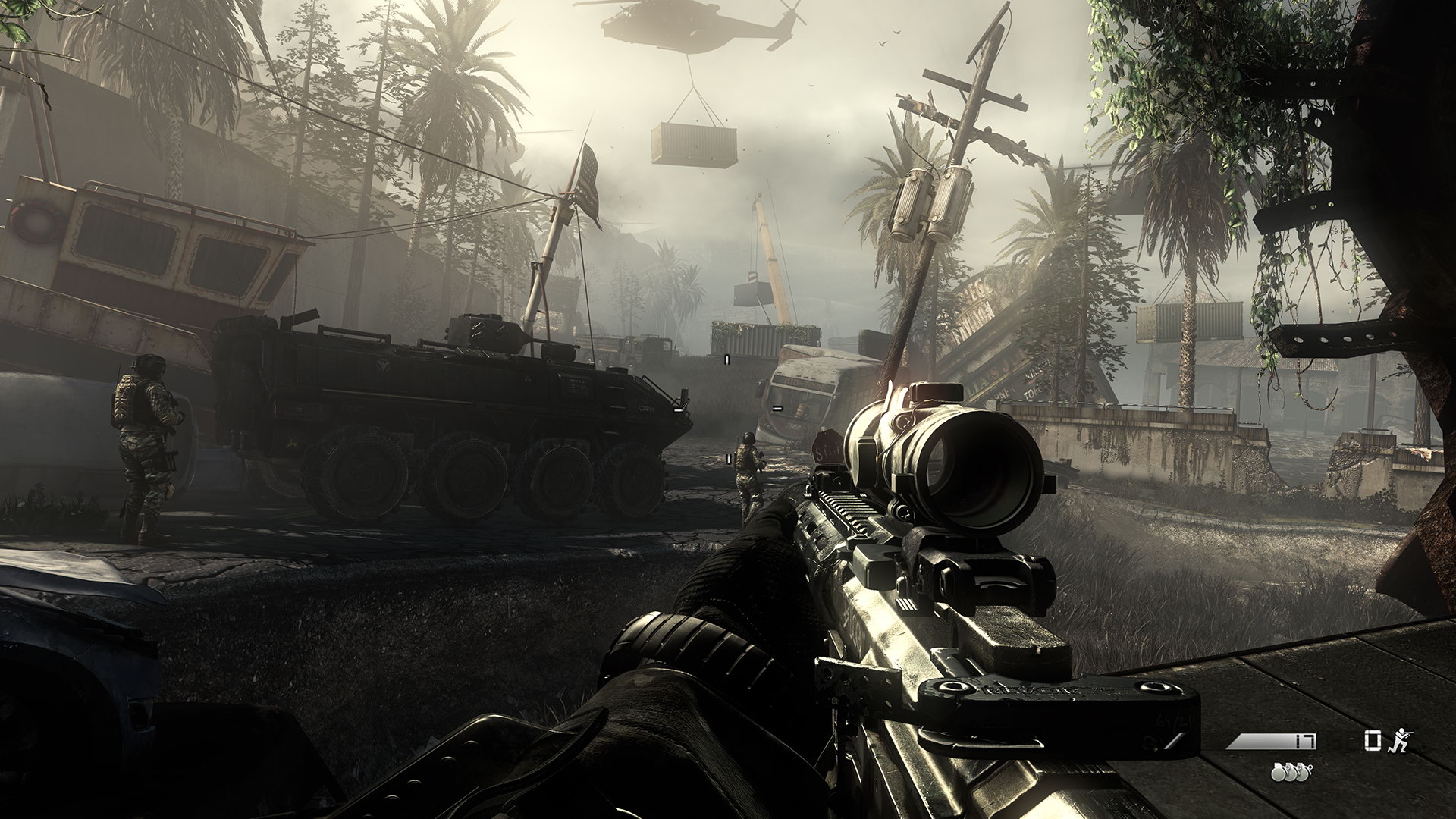Screen dimensions: 1456x819
Task: Click the frag grenades icon
Action: (x=1291, y=772)
